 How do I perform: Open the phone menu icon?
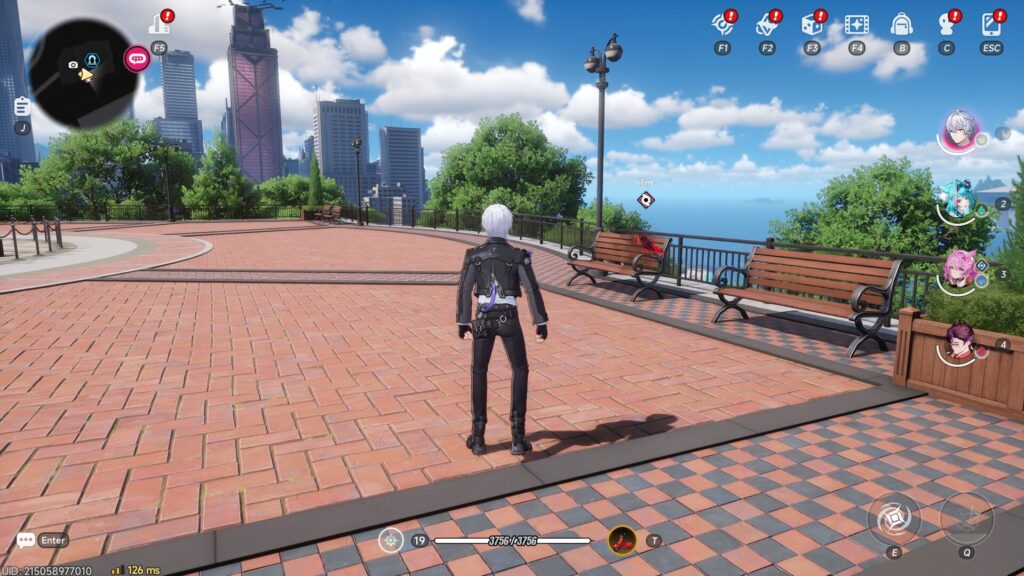(x=991, y=25)
